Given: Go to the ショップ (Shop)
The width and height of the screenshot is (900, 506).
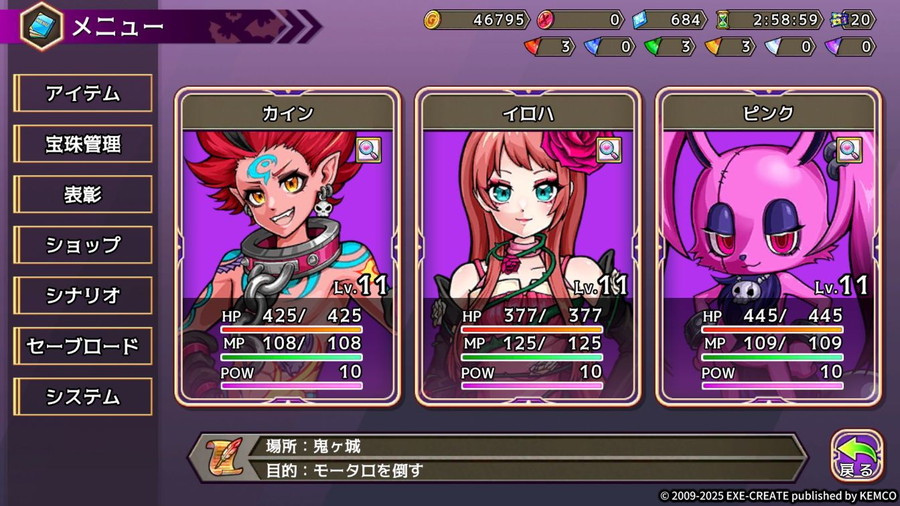Looking at the screenshot, I should [x=83, y=245].
